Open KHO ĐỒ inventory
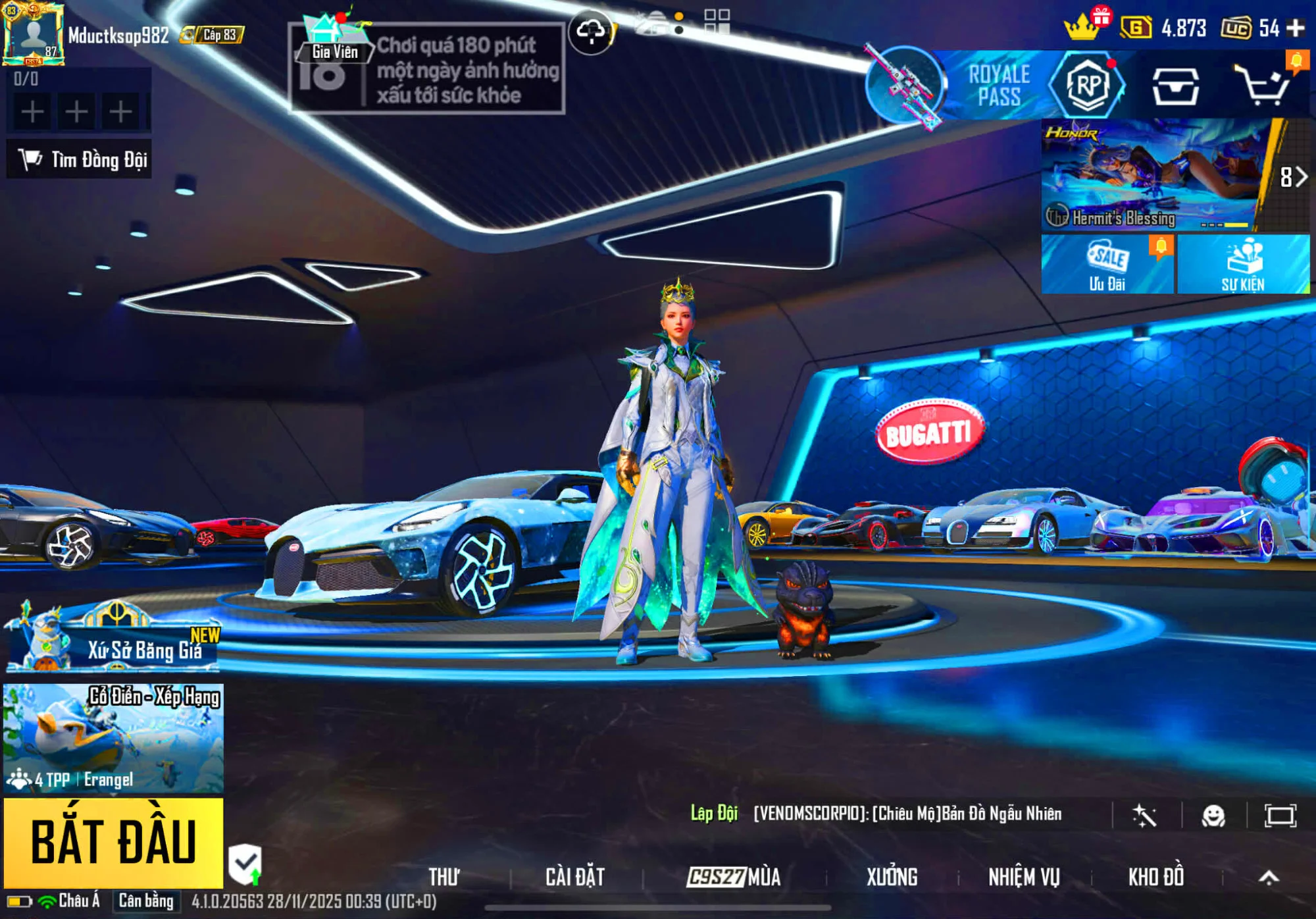Image resolution: width=1316 pixels, height=919 pixels. (x=1156, y=877)
